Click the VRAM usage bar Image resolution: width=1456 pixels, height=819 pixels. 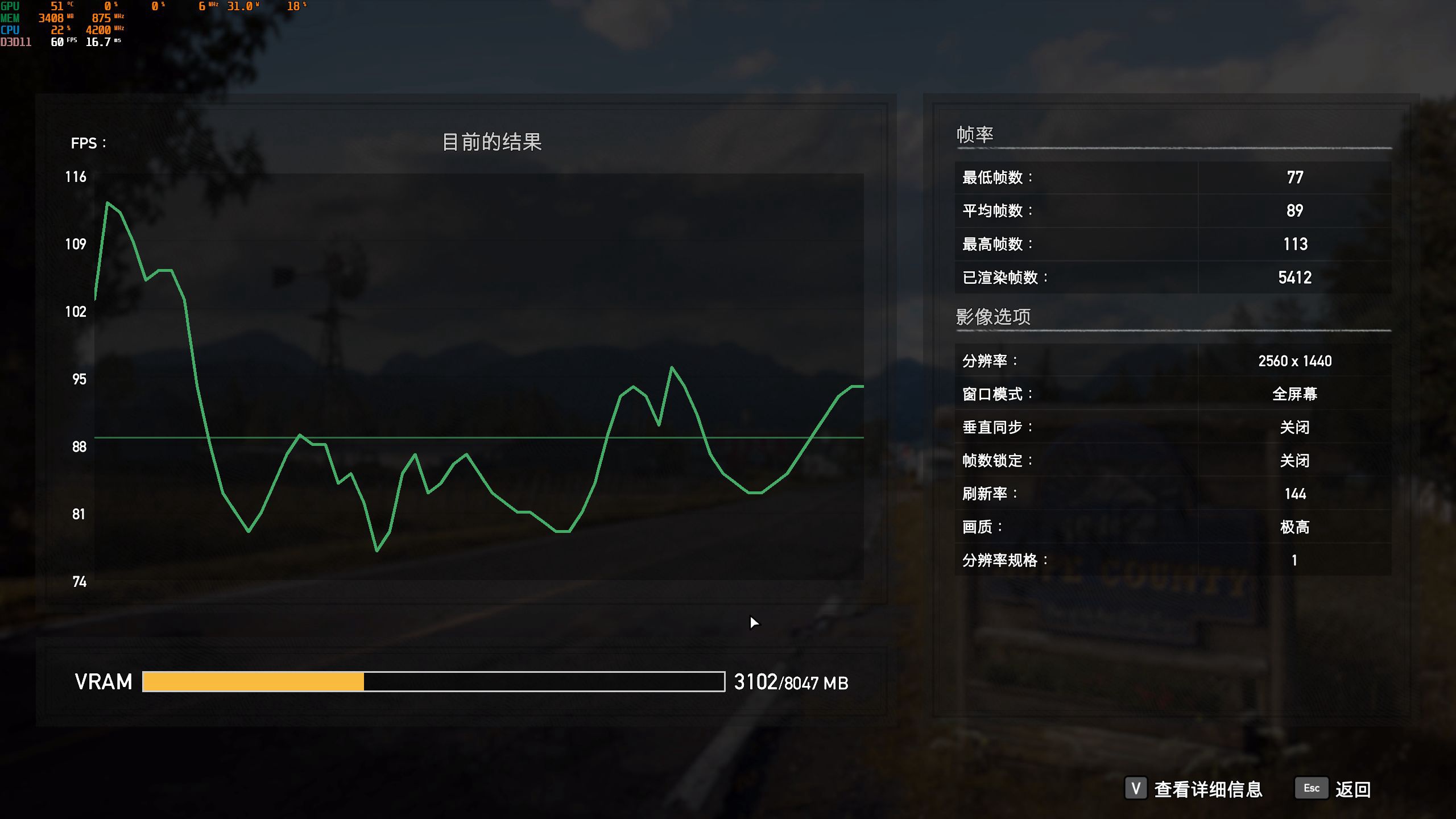[432, 681]
